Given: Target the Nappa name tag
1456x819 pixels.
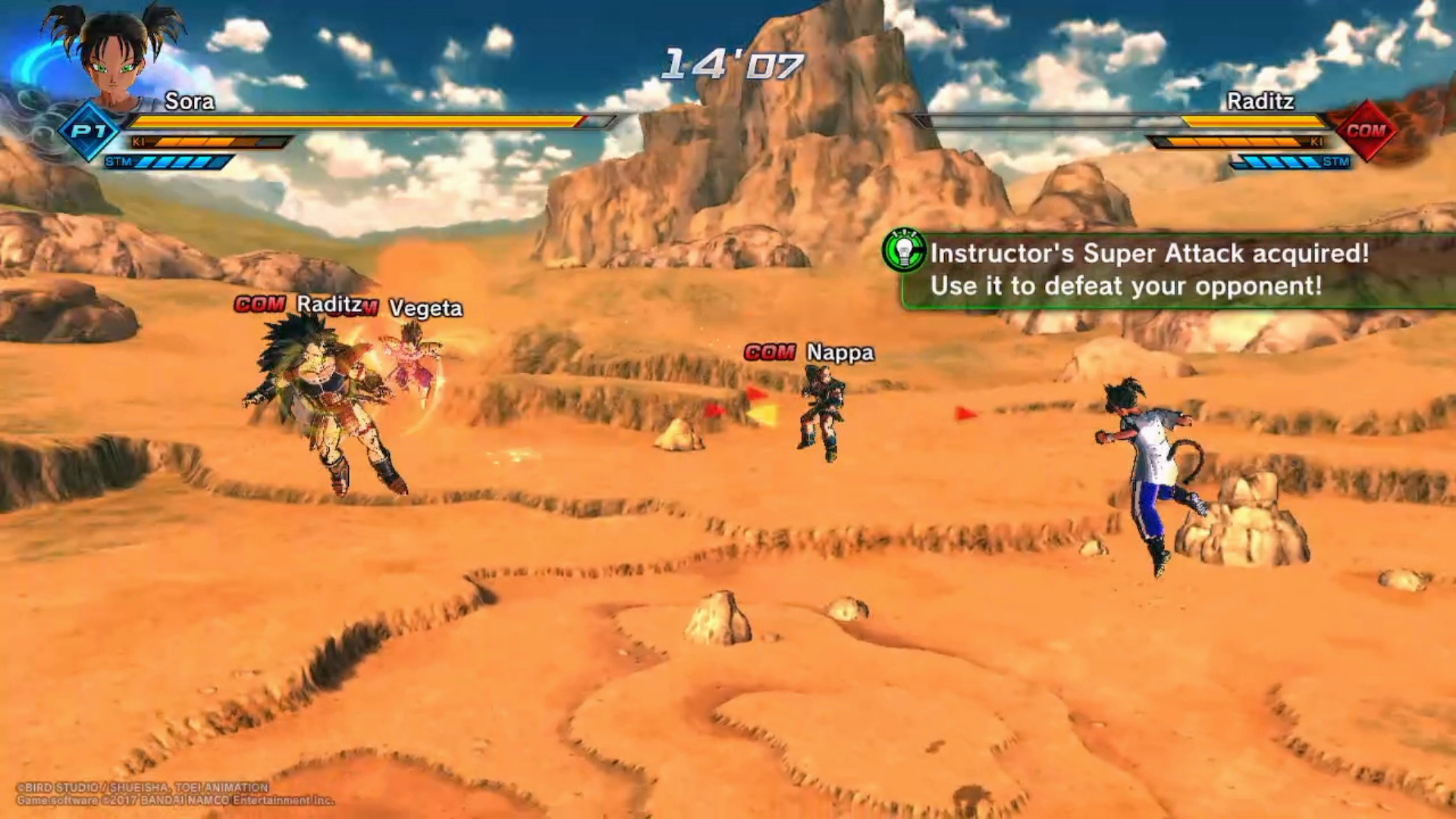Looking at the screenshot, I should click(x=839, y=353).
